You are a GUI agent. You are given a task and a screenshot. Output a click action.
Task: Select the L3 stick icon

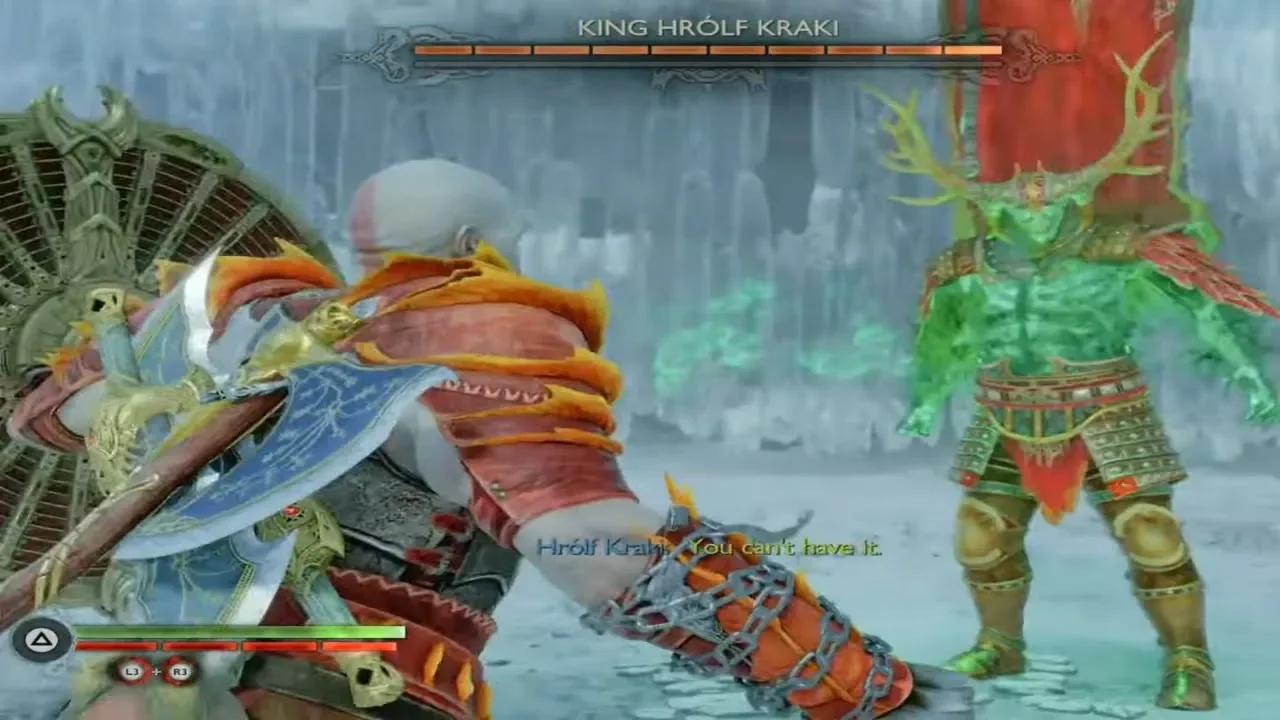(x=133, y=671)
